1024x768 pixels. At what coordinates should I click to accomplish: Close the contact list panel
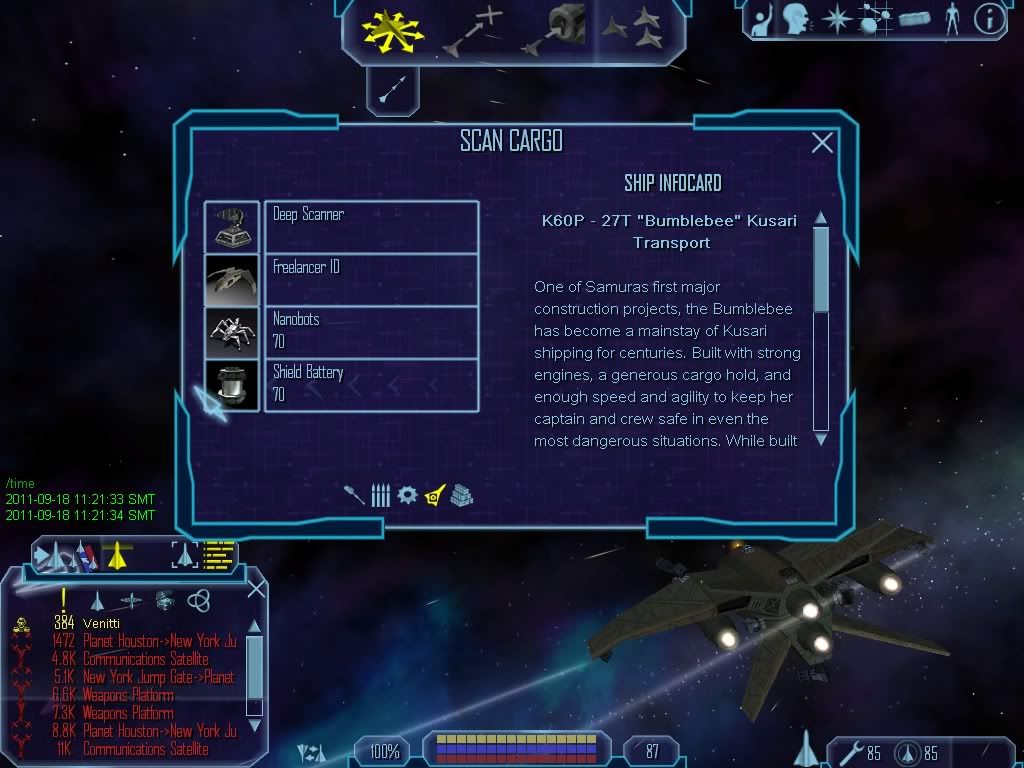point(256,588)
